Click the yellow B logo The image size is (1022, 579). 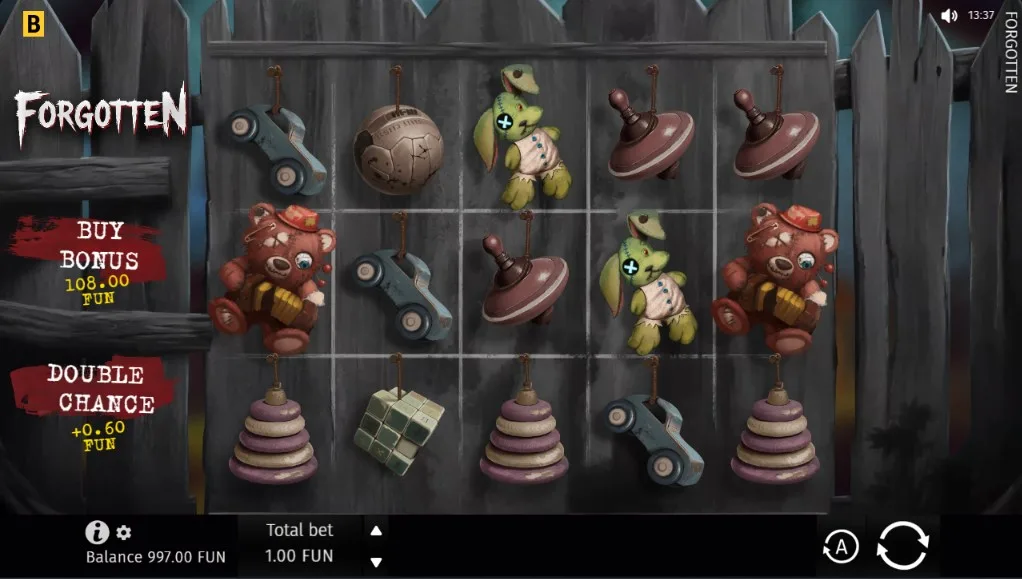coord(33,24)
